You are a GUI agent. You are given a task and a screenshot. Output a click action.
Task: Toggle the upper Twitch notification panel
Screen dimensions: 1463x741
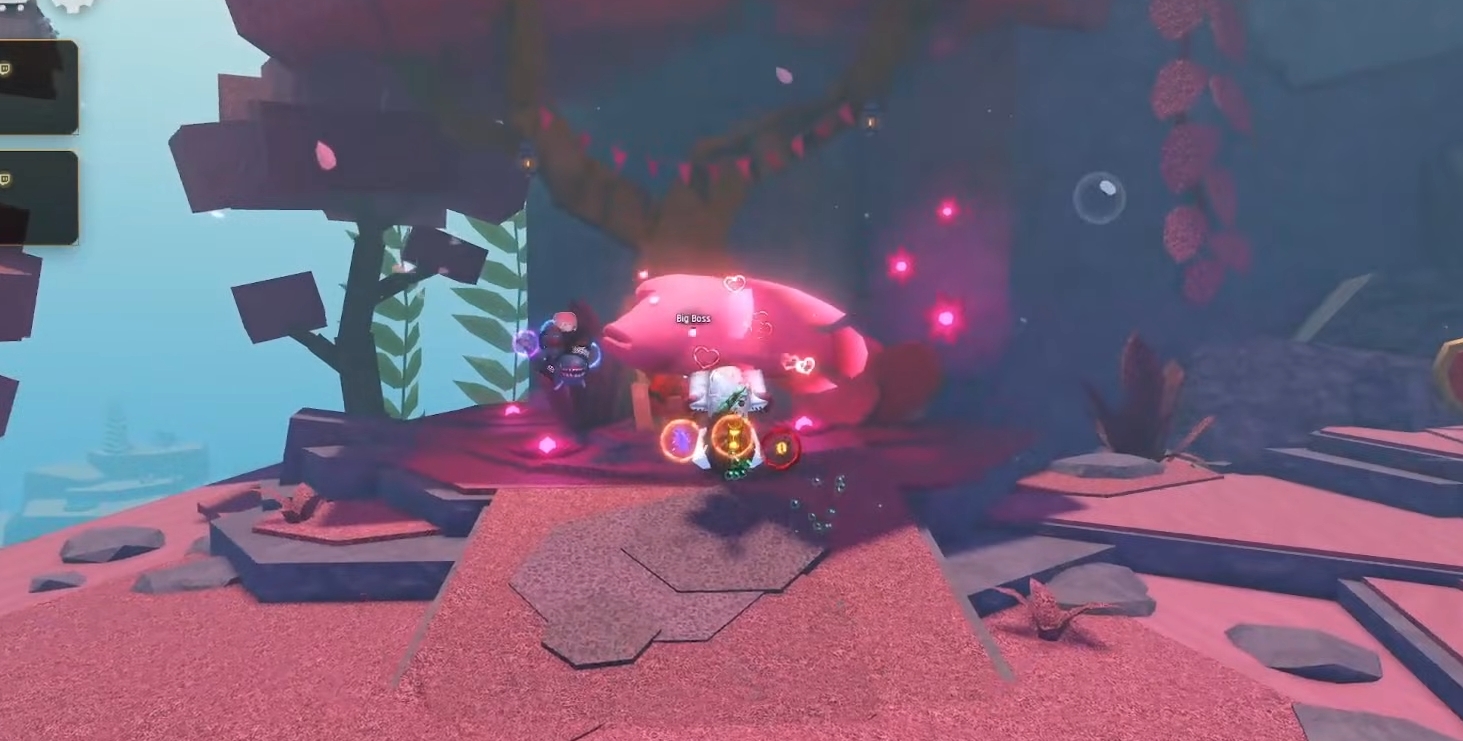point(40,87)
